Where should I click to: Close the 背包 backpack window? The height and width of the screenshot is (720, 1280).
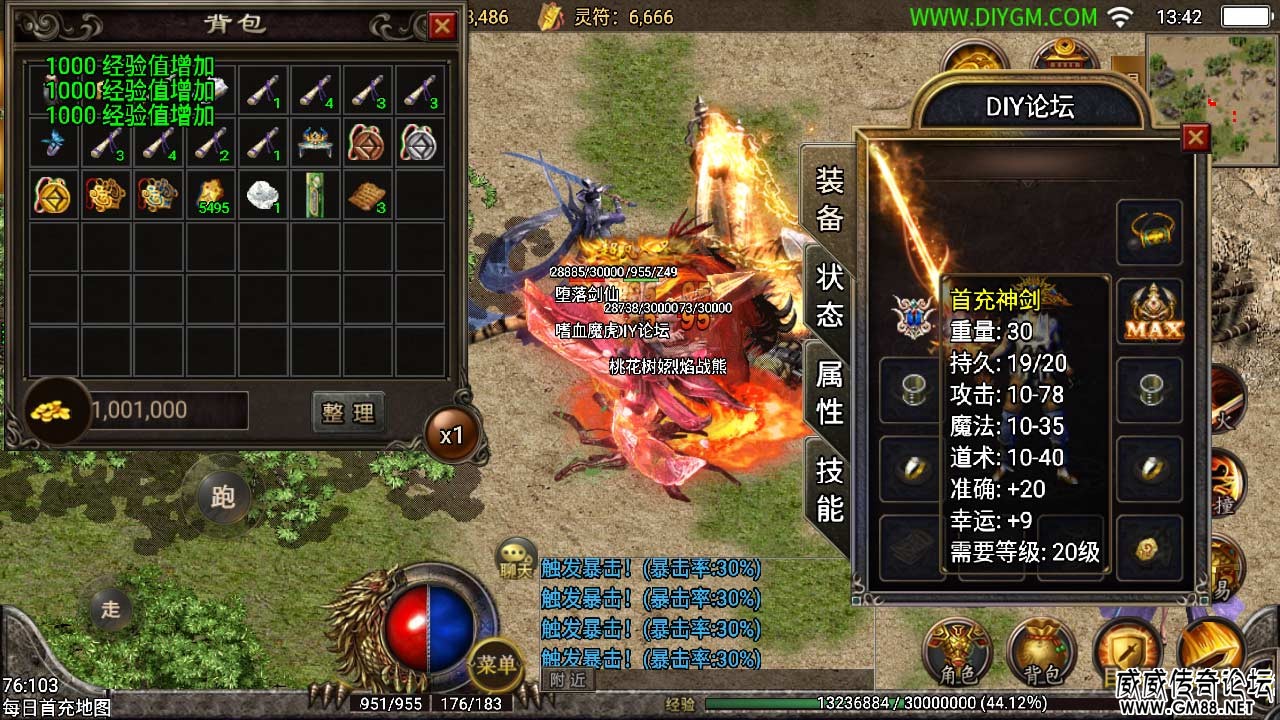point(442,26)
